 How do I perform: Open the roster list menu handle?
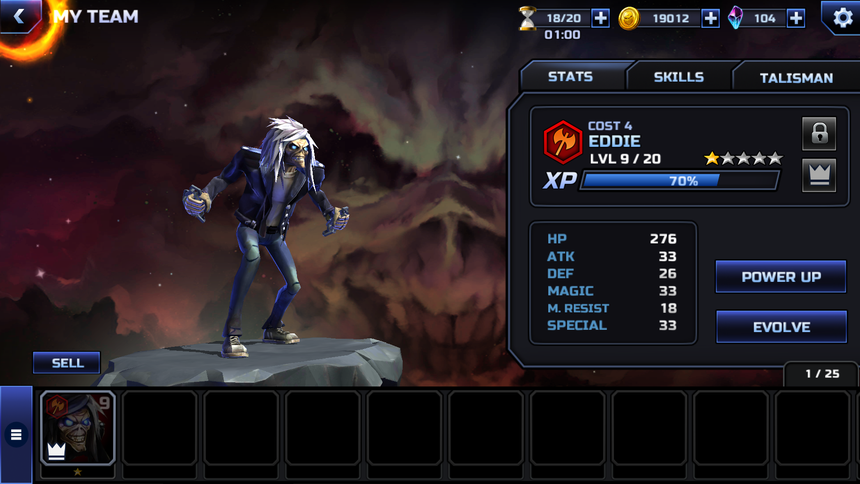16,434
